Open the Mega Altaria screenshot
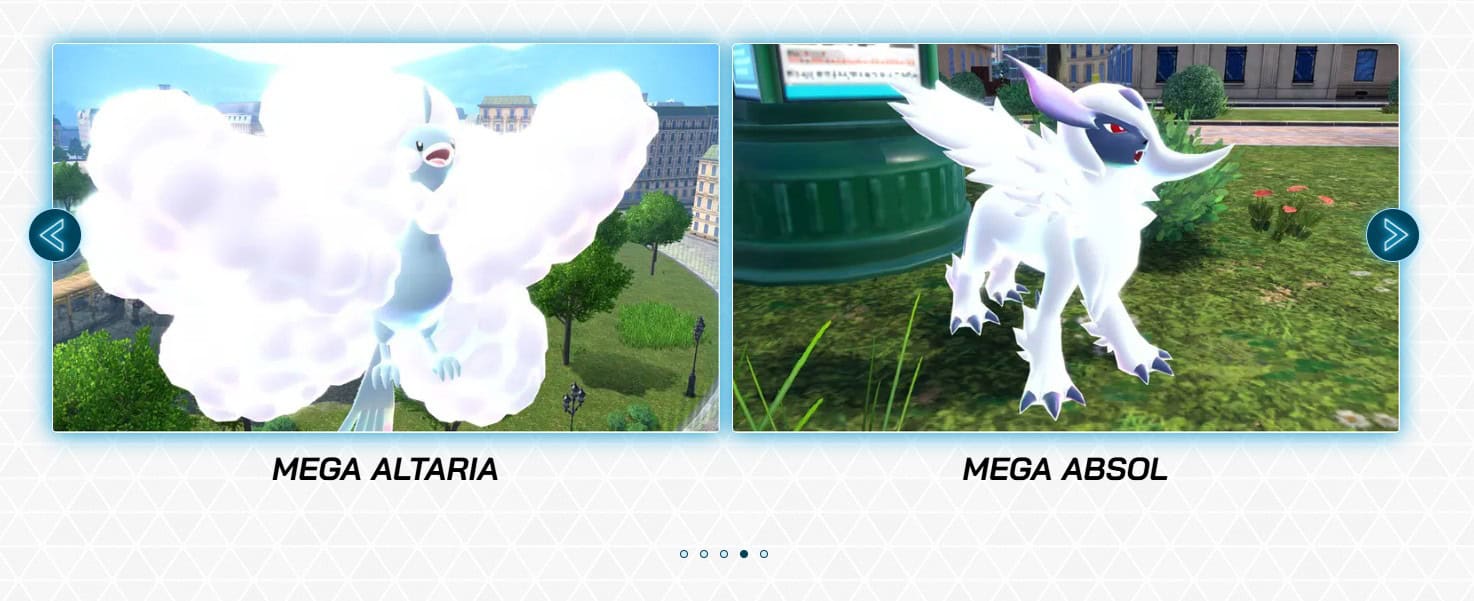The width and height of the screenshot is (1474, 601). click(385, 238)
